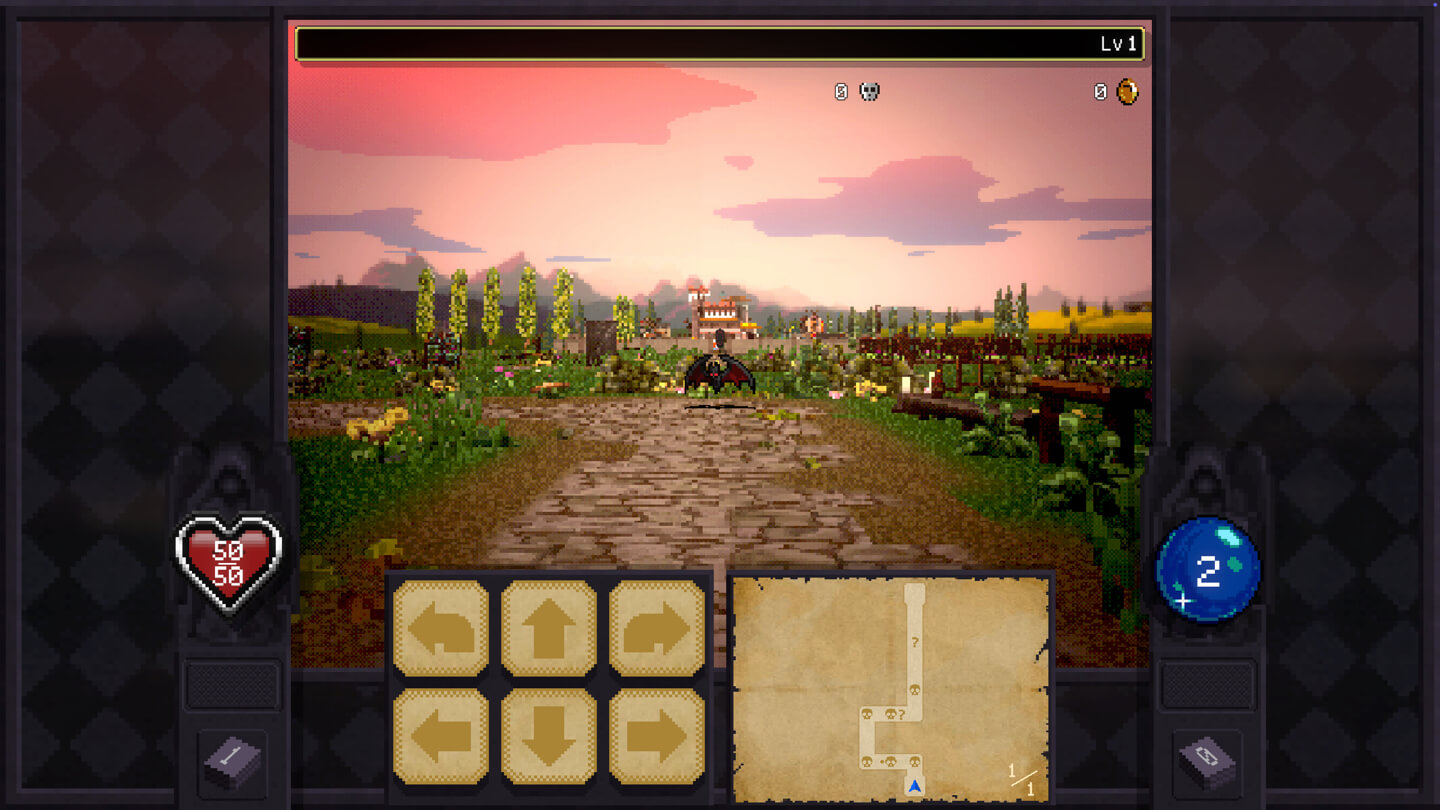Select the blue player arrow on the minimap
1440x810 pixels.
(914, 787)
